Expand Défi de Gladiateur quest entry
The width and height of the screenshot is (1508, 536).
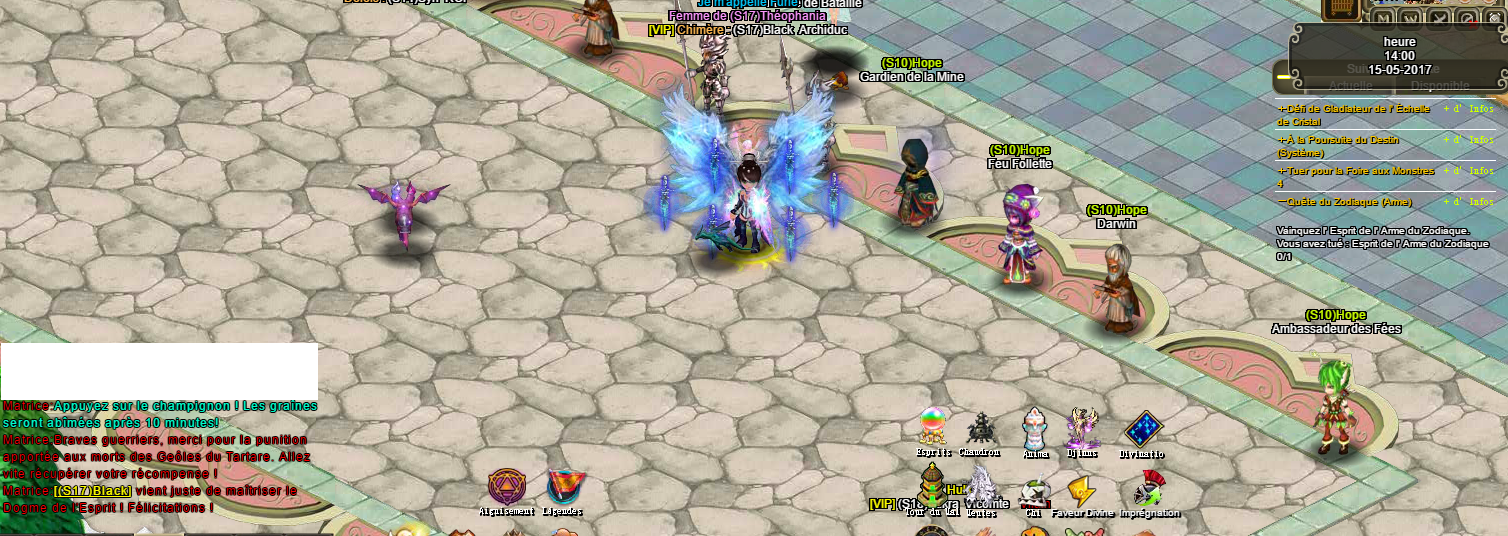[x=1282, y=108]
